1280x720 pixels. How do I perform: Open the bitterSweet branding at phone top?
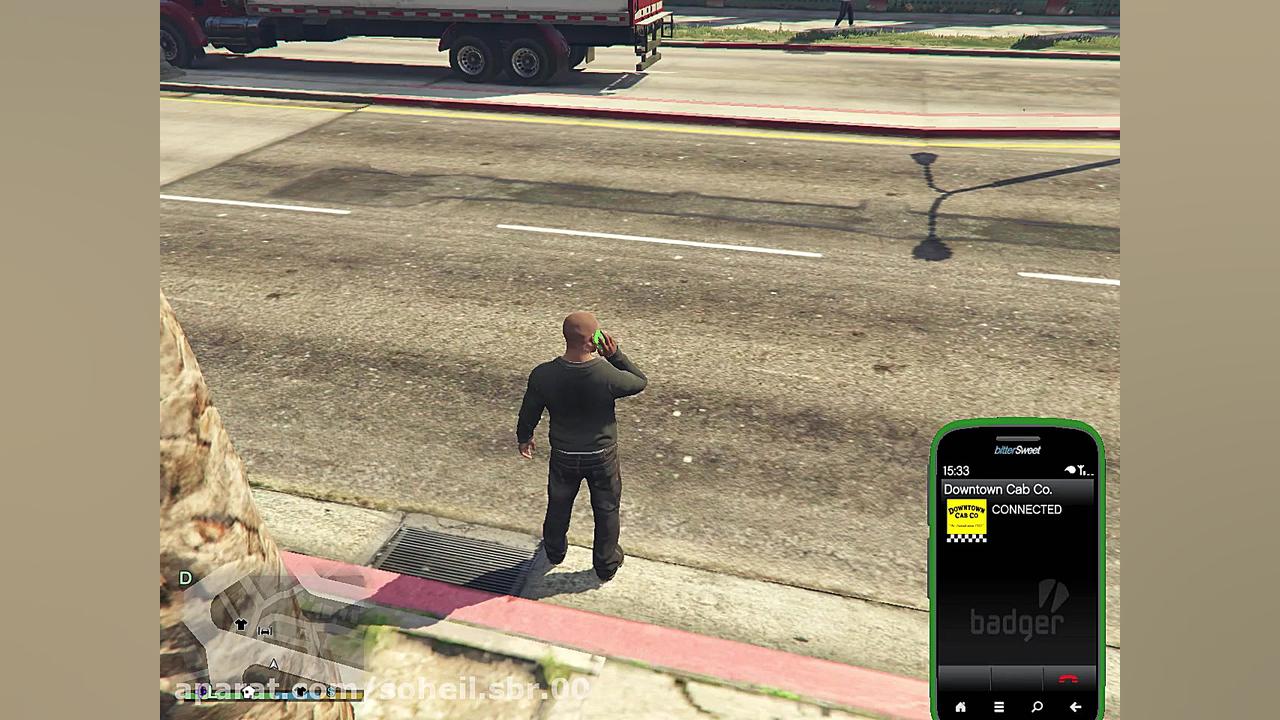coord(1016,449)
